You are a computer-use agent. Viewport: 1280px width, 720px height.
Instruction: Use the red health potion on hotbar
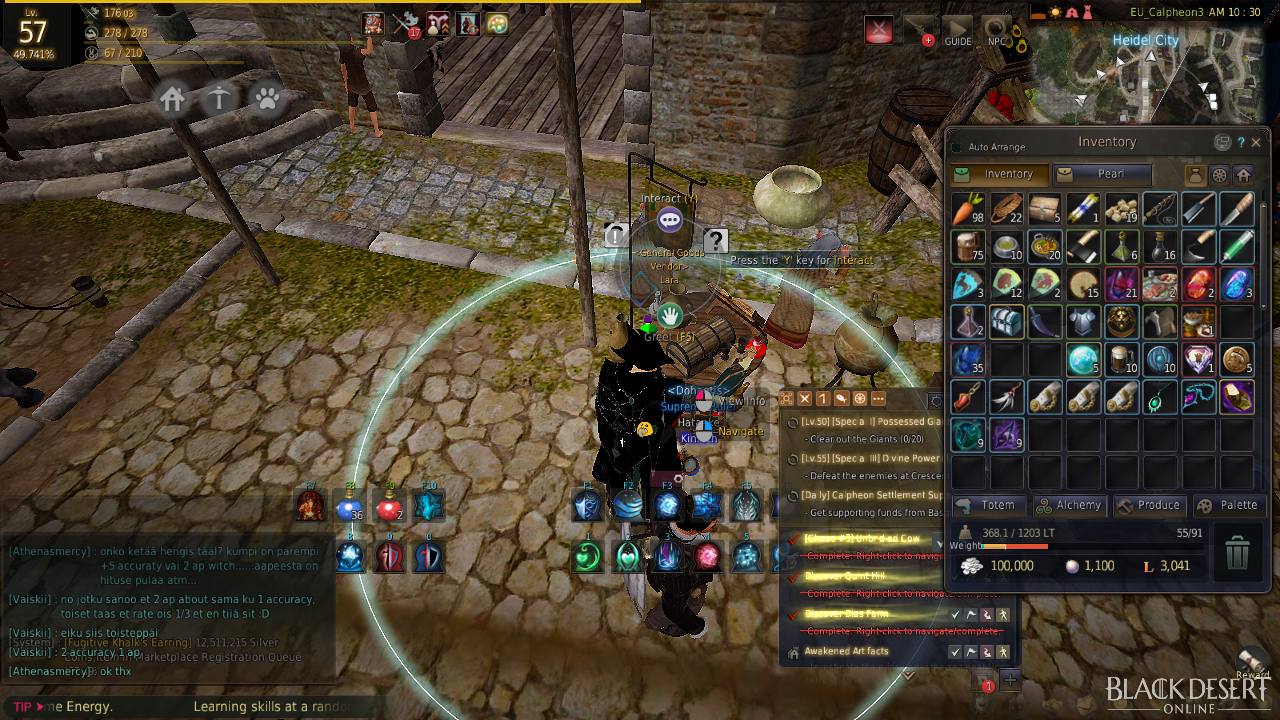[389, 507]
